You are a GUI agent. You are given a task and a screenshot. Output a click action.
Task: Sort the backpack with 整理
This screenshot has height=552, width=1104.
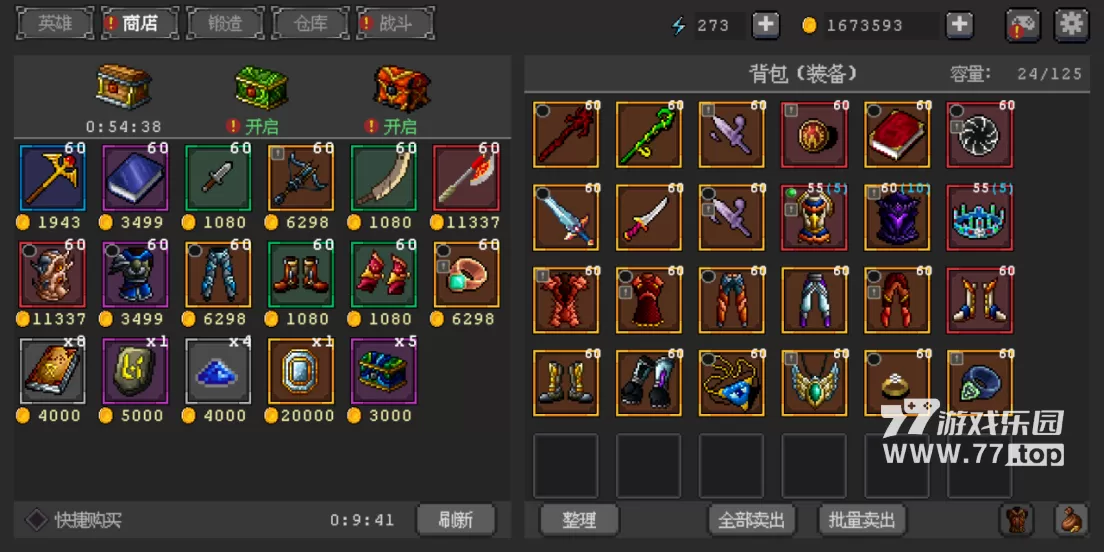click(x=579, y=520)
